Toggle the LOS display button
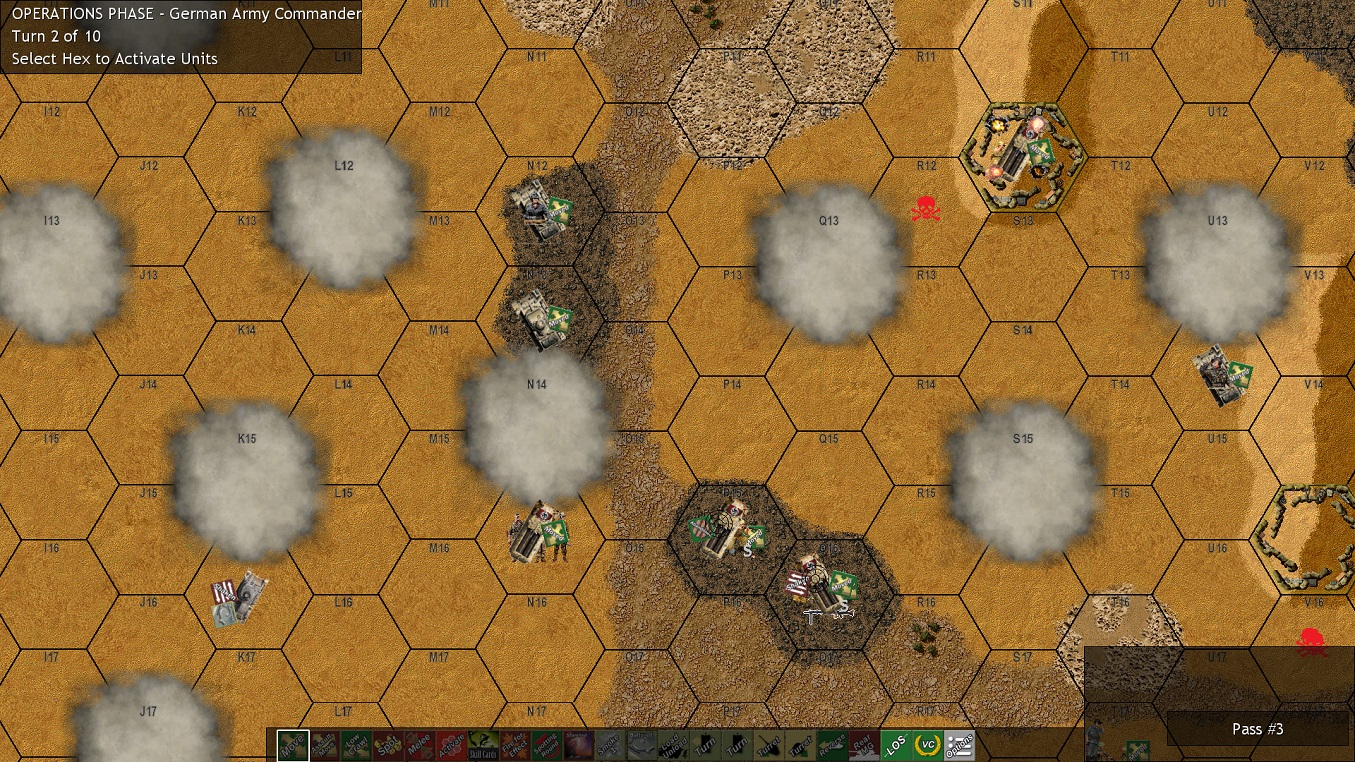 point(895,744)
